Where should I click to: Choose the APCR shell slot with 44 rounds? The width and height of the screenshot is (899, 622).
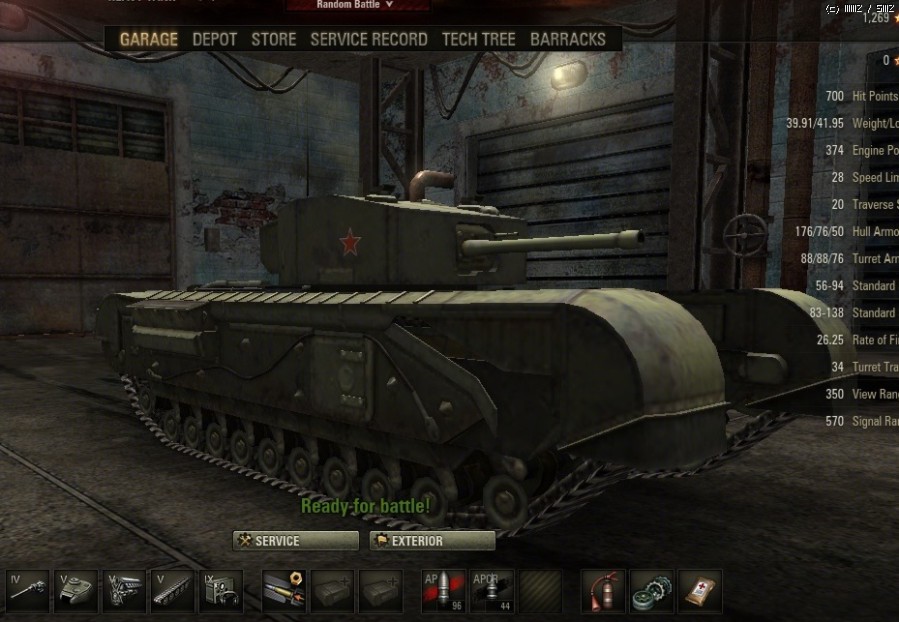coord(491,591)
